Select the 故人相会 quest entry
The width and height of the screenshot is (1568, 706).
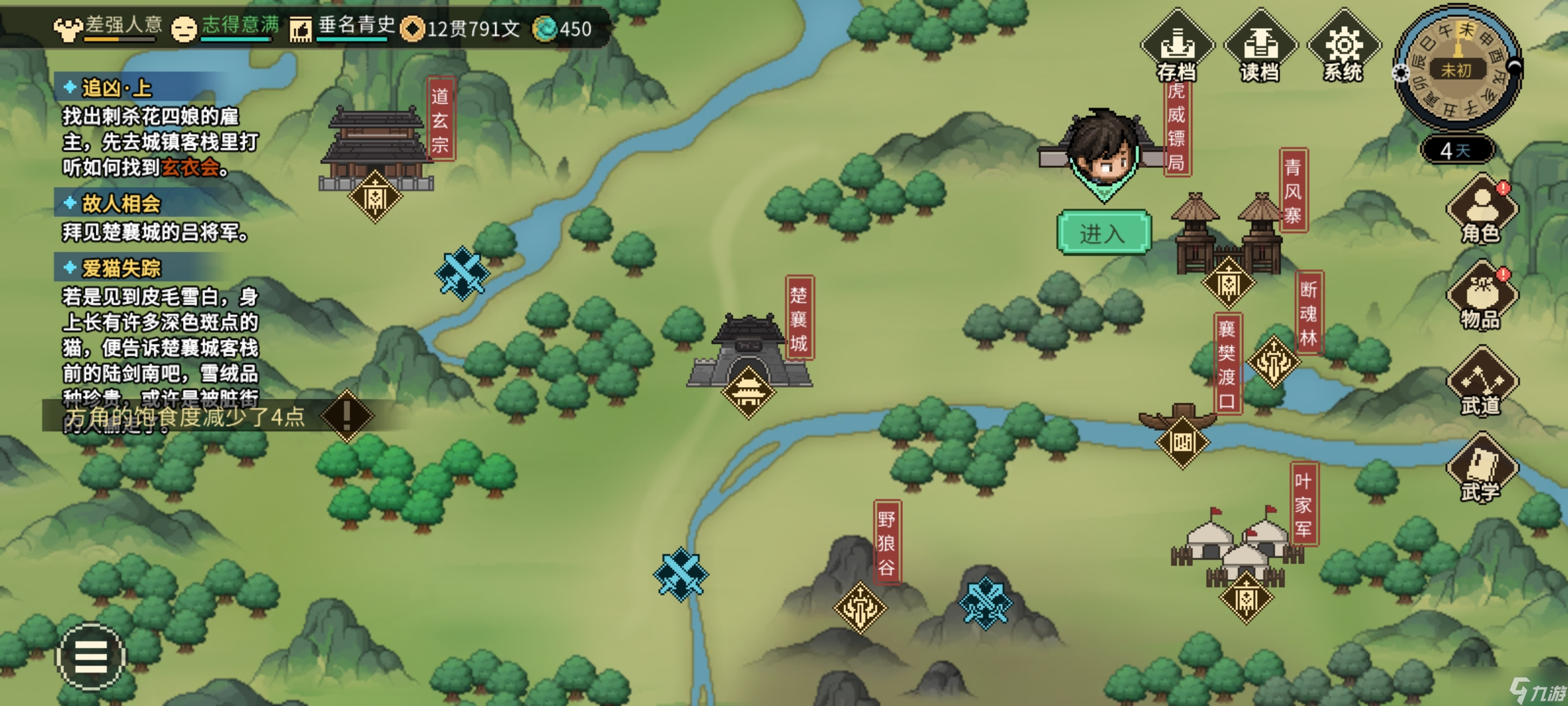(x=121, y=203)
